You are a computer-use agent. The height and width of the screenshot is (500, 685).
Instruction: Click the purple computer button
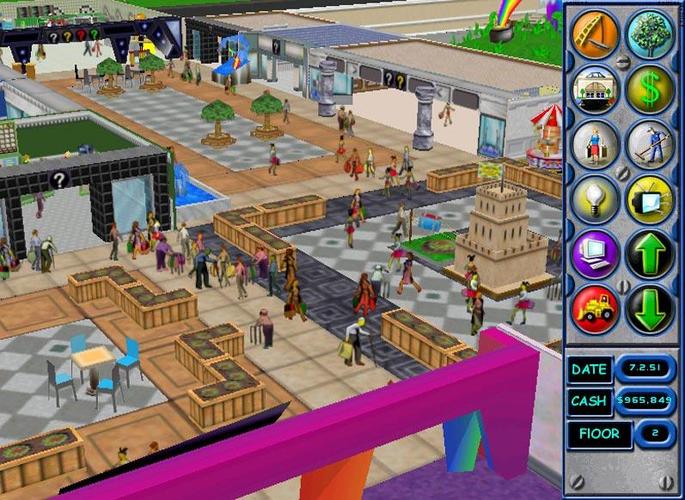pyautogui.click(x=595, y=254)
